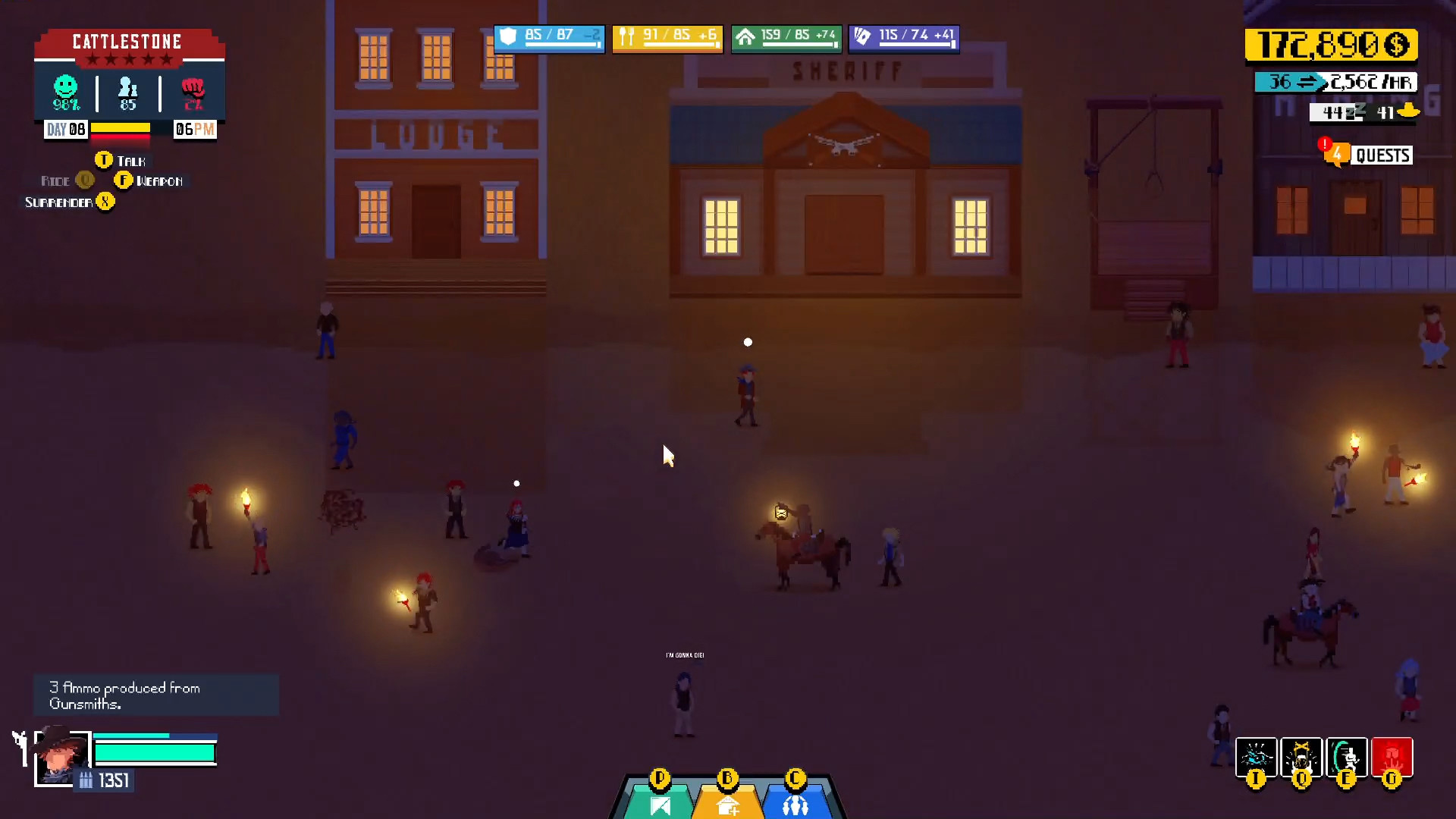Click the housing resource icon

click(745, 35)
